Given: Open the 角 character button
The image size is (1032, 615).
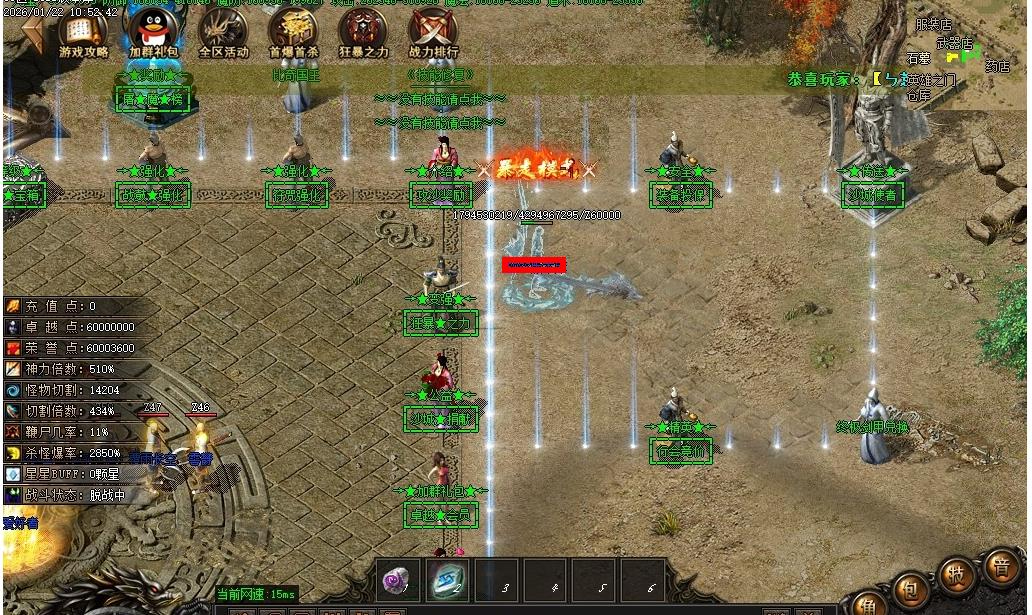Looking at the screenshot, I should point(867,605).
